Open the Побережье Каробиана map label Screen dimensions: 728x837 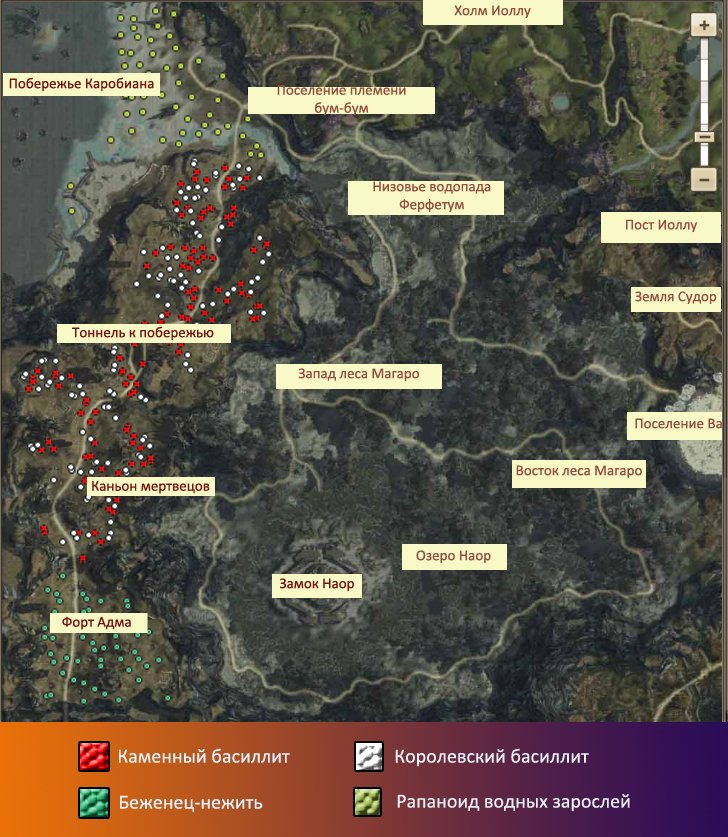click(x=81, y=84)
